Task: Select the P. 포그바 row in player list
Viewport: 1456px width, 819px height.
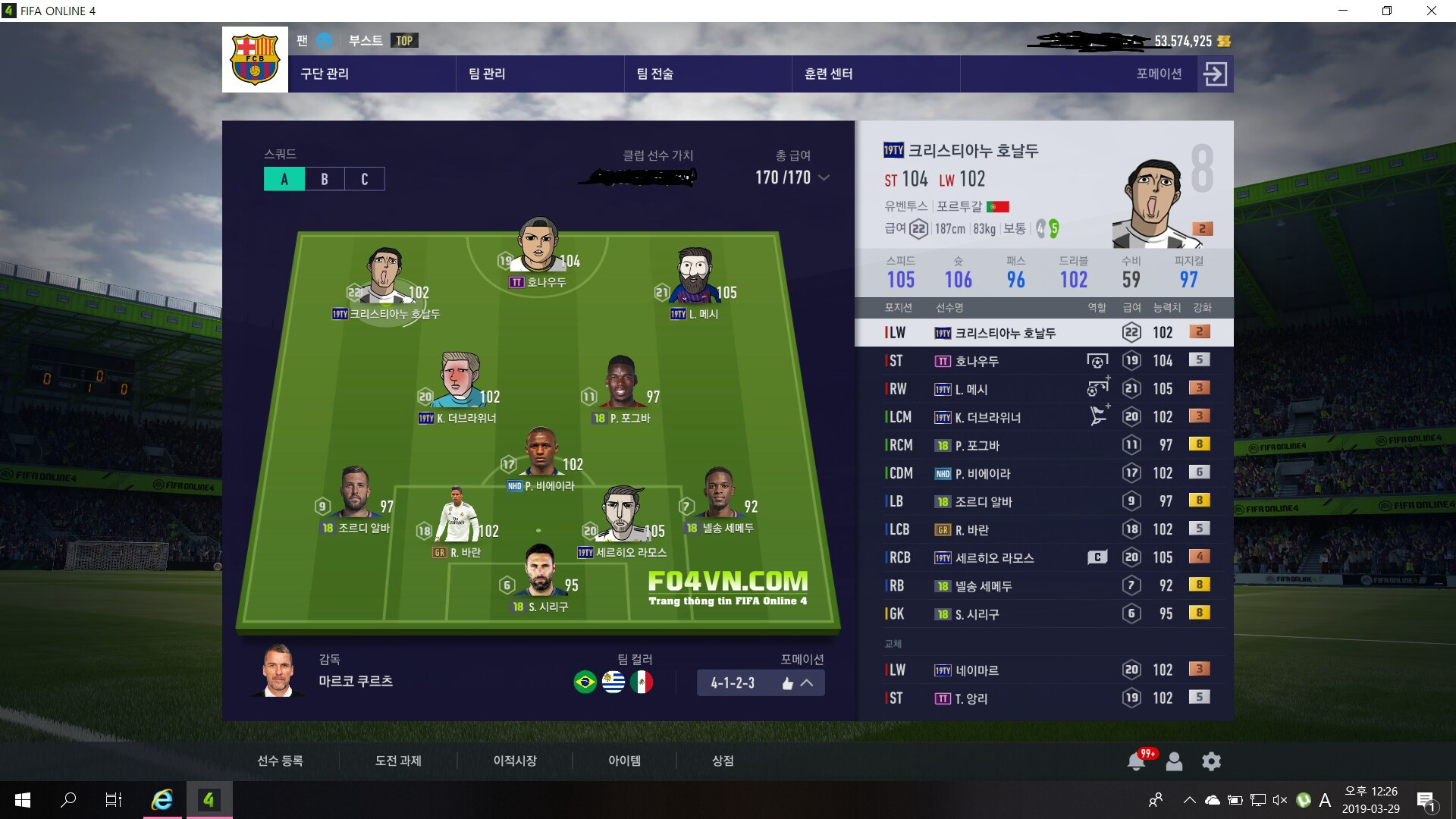Action: point(1043,445)
